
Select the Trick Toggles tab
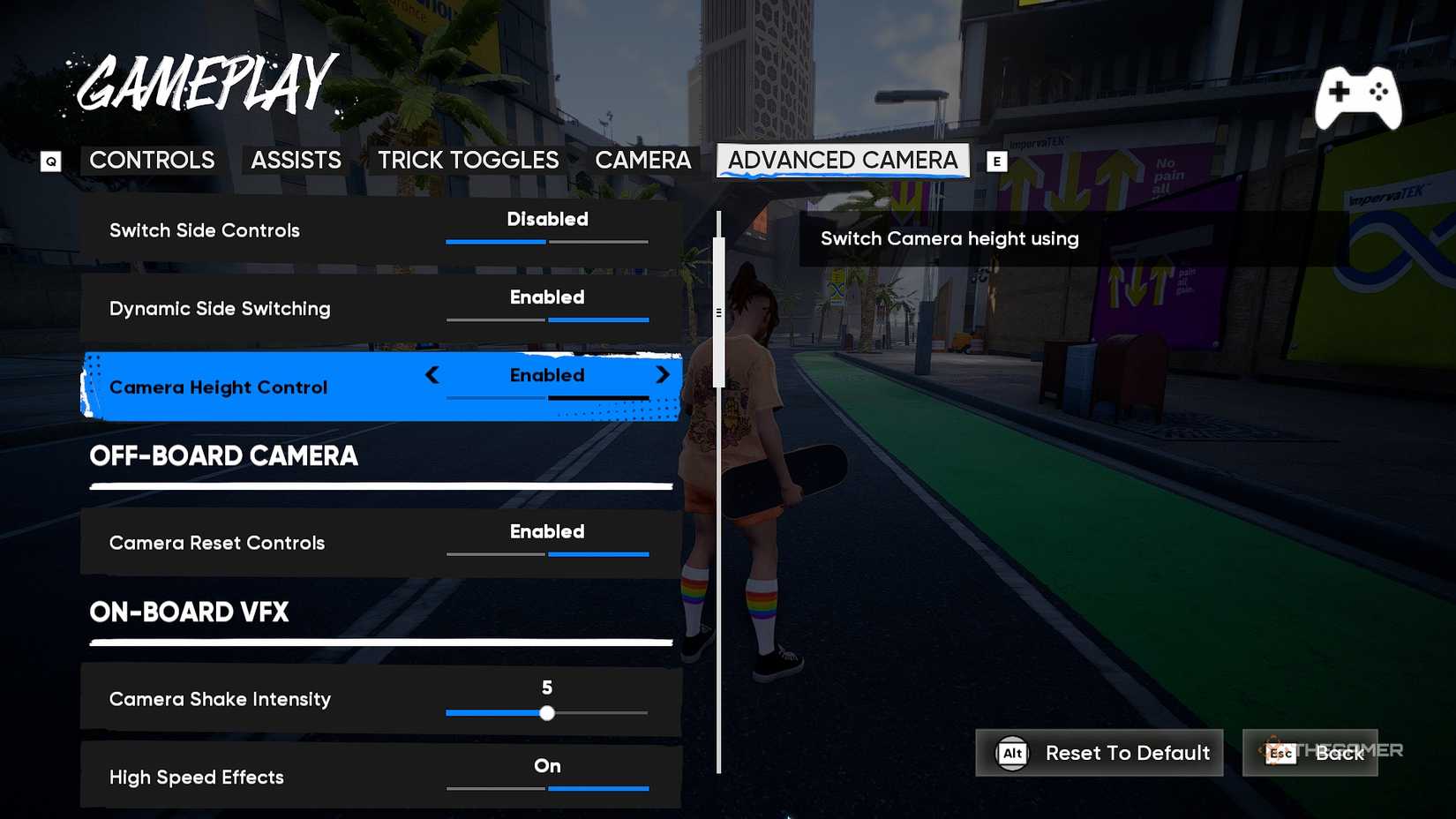pyautogui.click(x=468, y=161)
